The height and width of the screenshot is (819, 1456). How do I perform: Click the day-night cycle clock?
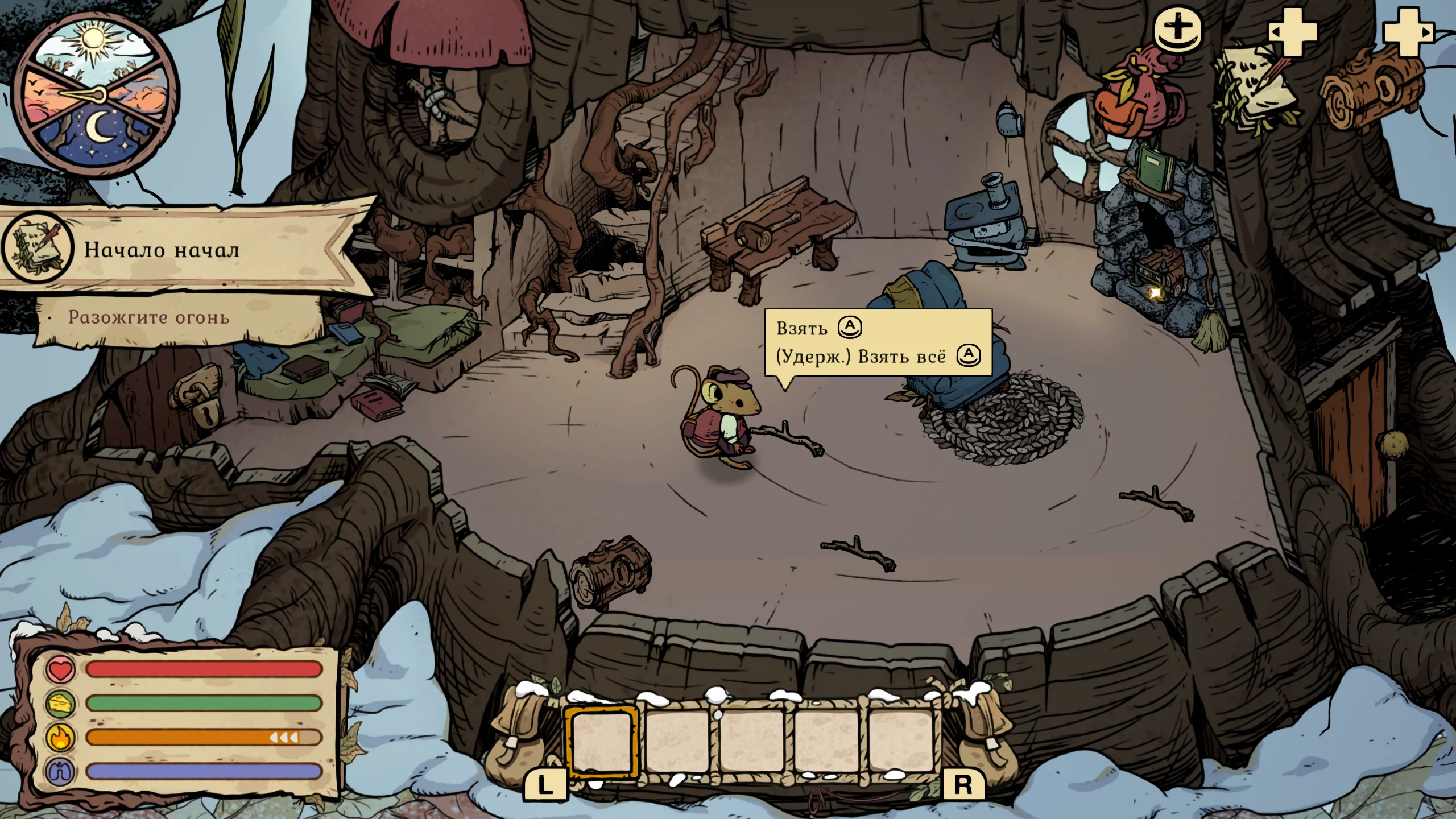(95, 94)
